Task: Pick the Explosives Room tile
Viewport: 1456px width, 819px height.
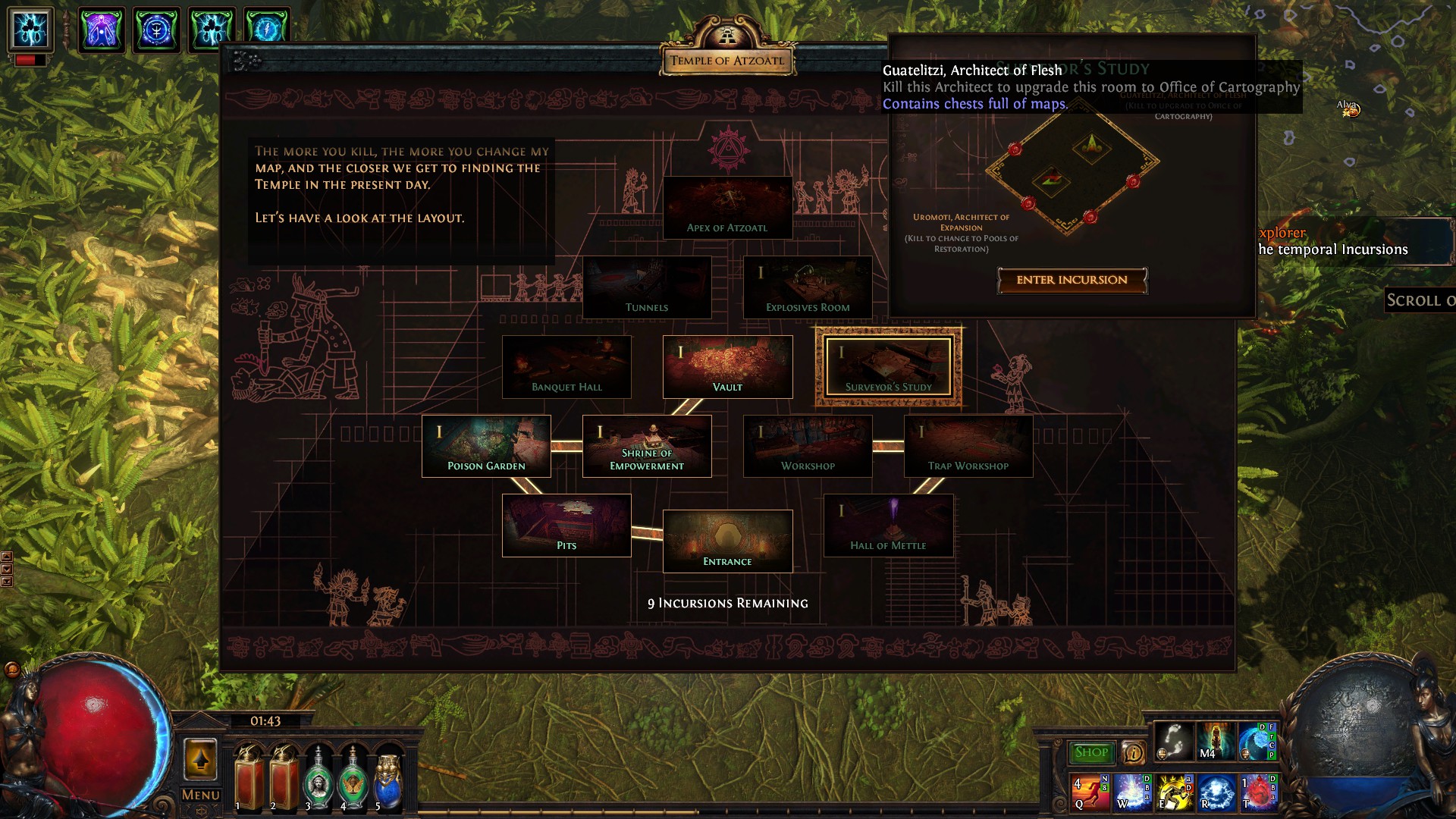Action: [x=808, y=287]
